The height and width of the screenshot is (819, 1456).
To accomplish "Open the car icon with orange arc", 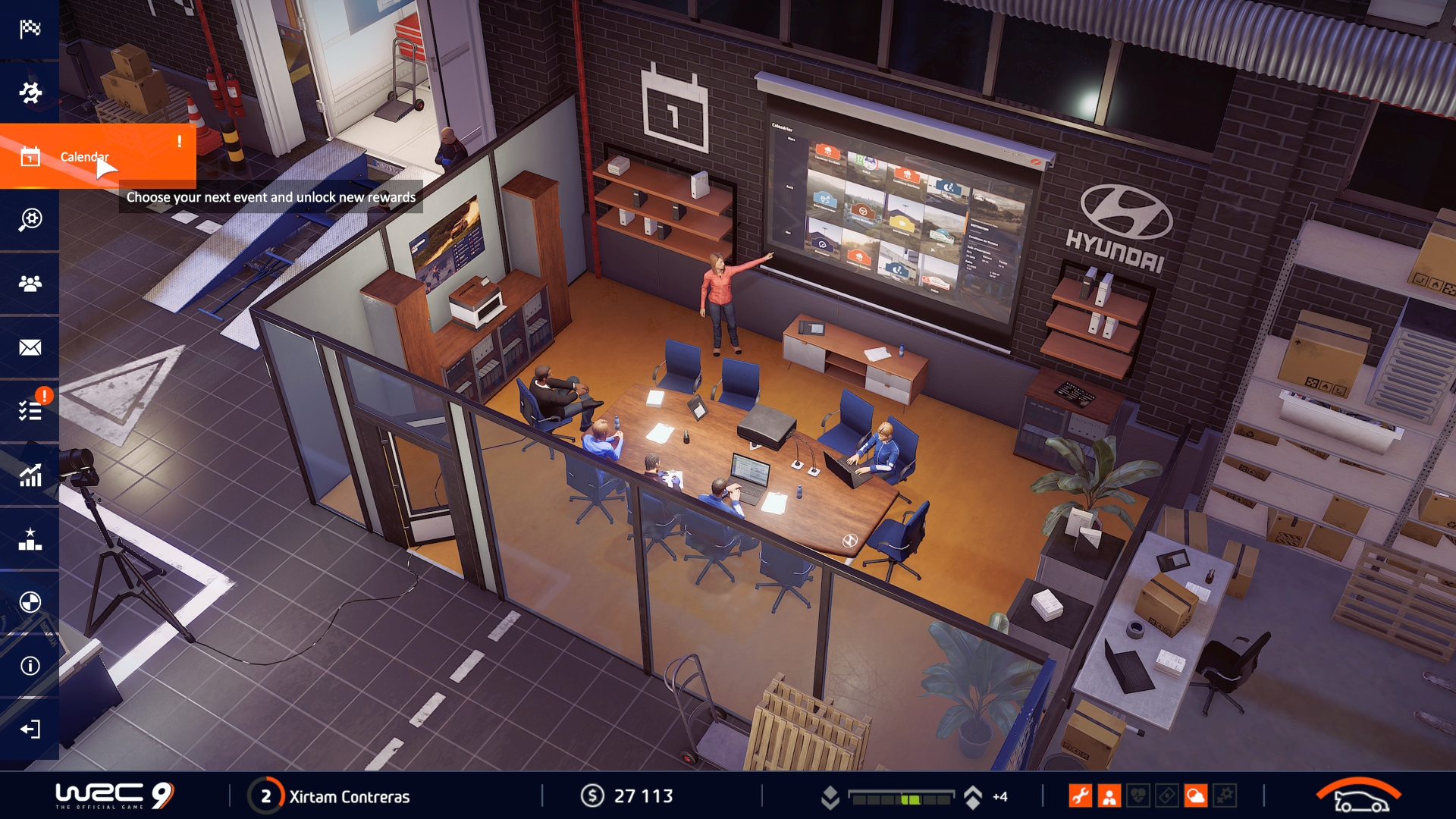I will [x=1359, y=795].
